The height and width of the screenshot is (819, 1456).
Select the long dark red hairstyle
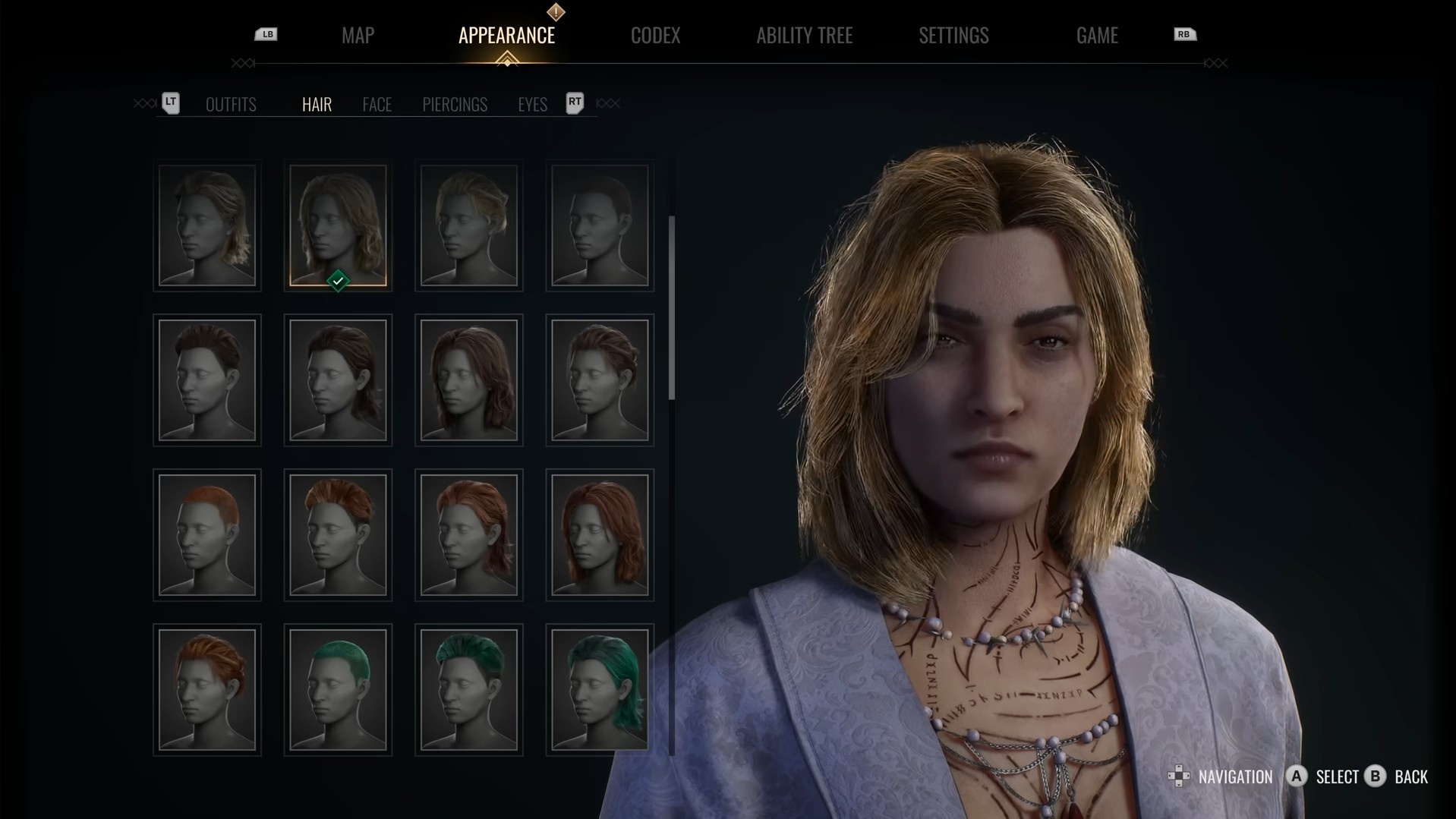(600, 535)
